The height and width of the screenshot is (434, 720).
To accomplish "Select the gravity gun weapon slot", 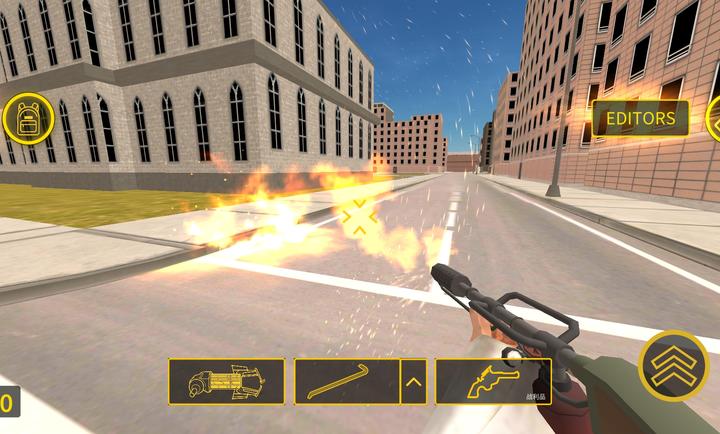I will coord(226,381).
